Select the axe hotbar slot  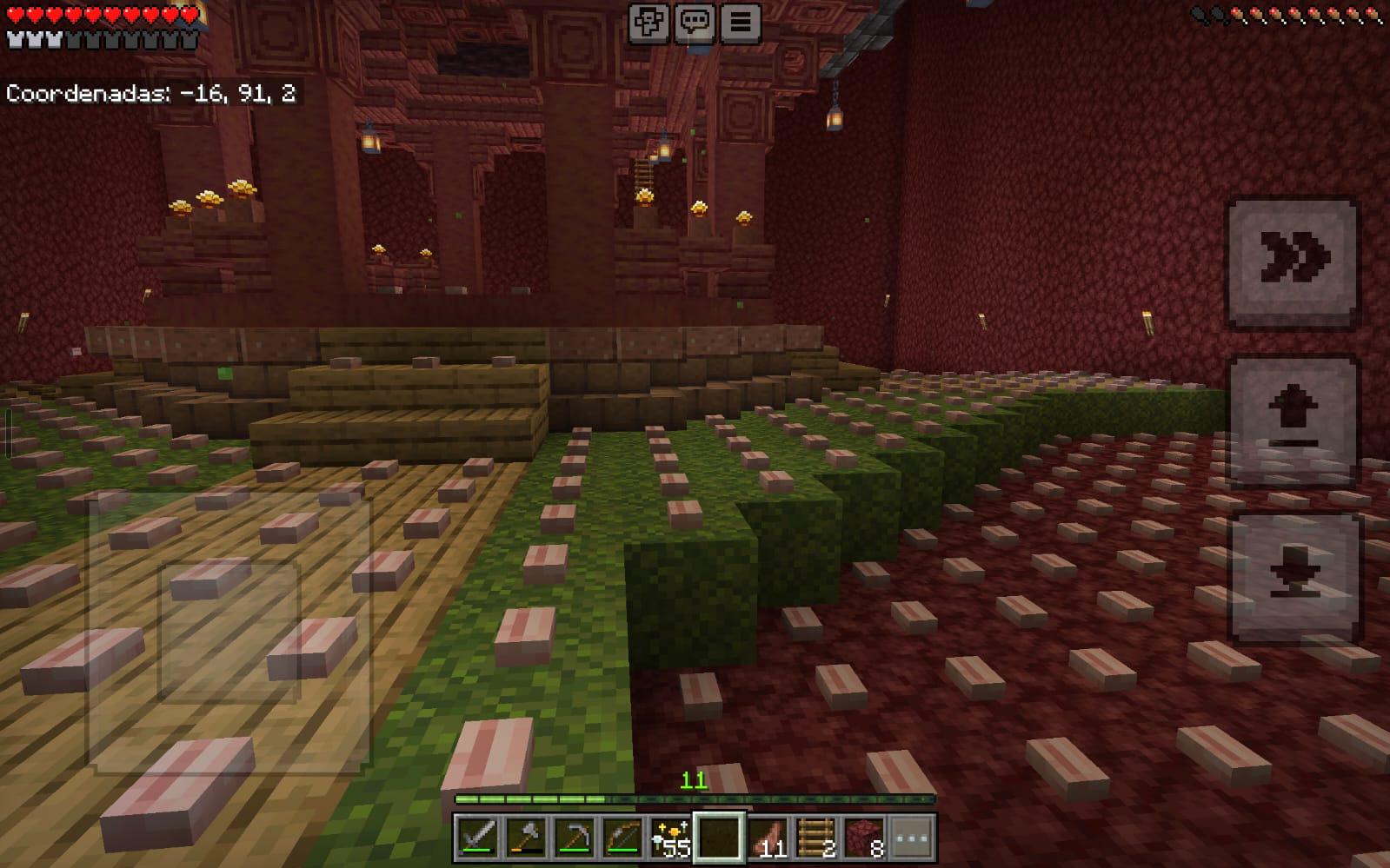(525, 838)
